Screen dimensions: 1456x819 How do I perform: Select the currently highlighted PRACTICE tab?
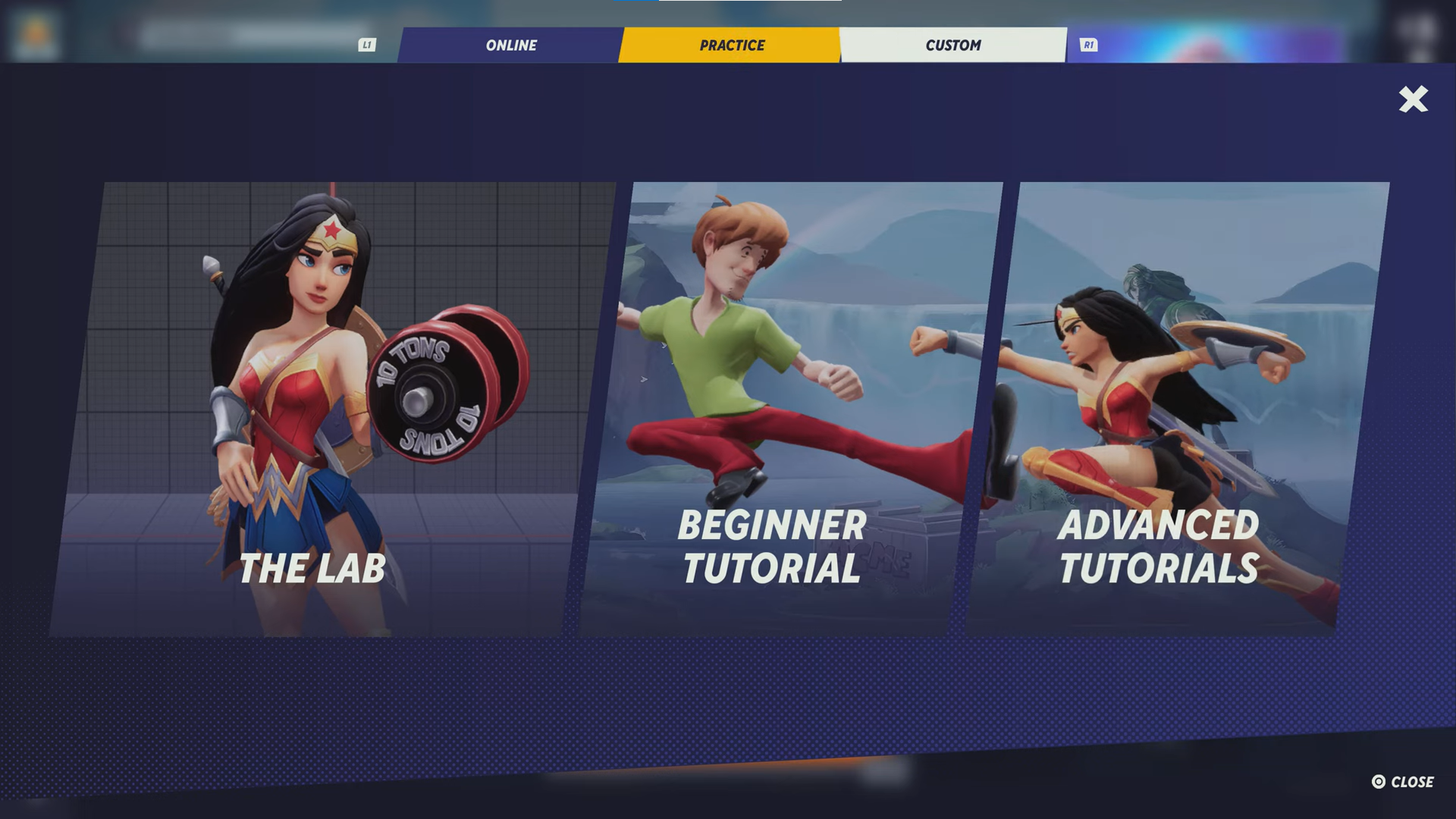(730, 45)
